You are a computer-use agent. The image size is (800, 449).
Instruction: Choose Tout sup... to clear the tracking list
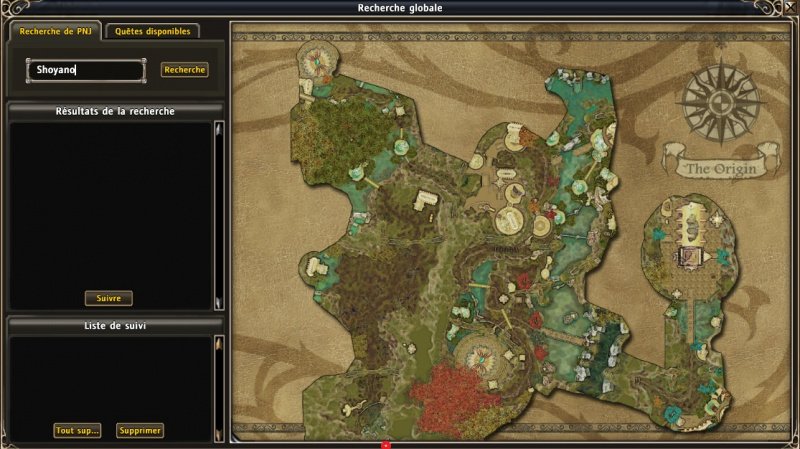click(x=77, y=430)
